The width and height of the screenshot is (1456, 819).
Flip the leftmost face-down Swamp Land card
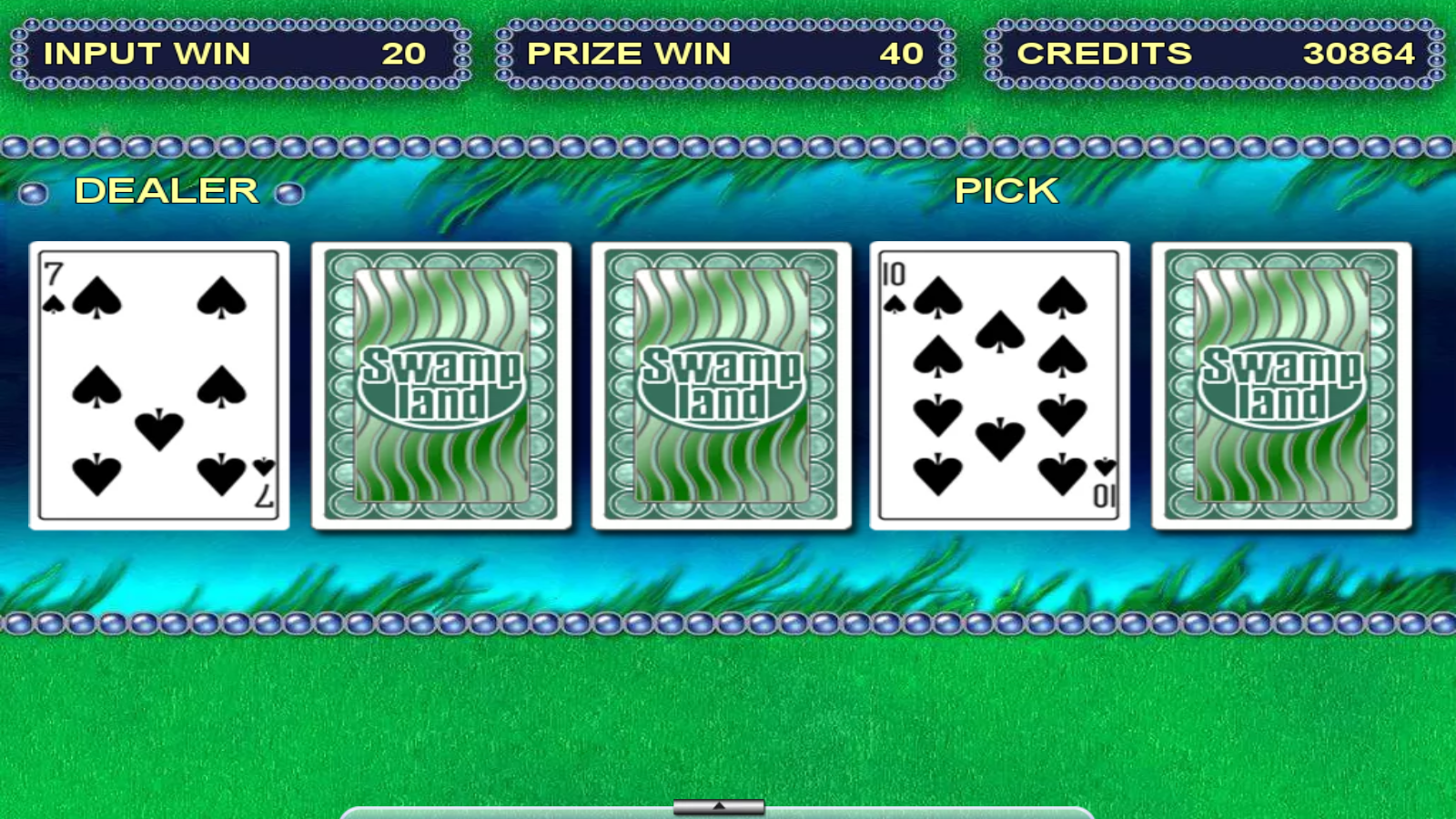pos(440,385)
